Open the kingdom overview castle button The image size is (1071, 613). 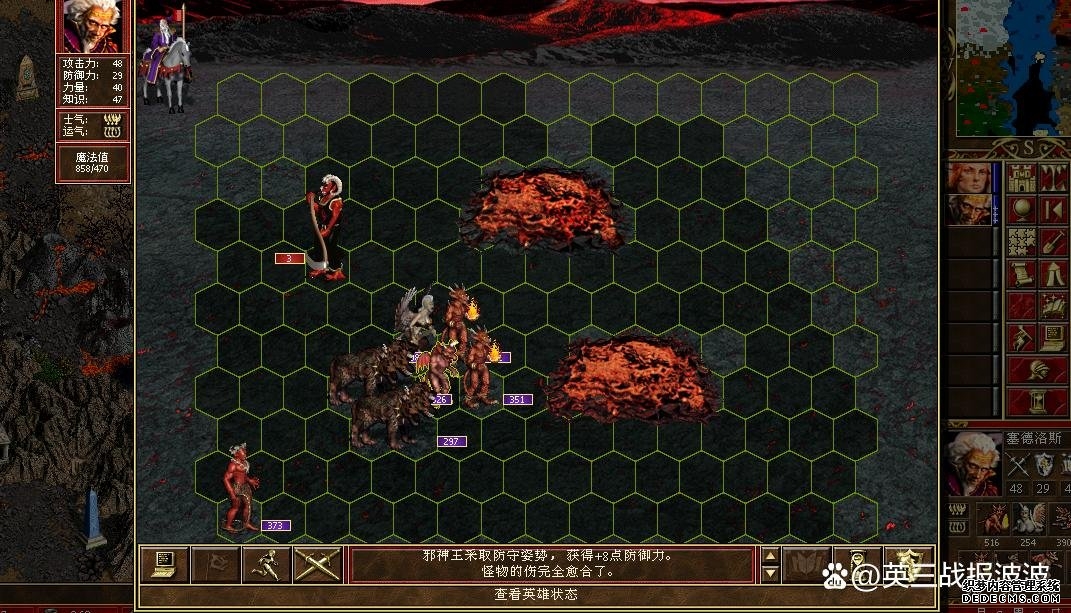click(1022, 179)
